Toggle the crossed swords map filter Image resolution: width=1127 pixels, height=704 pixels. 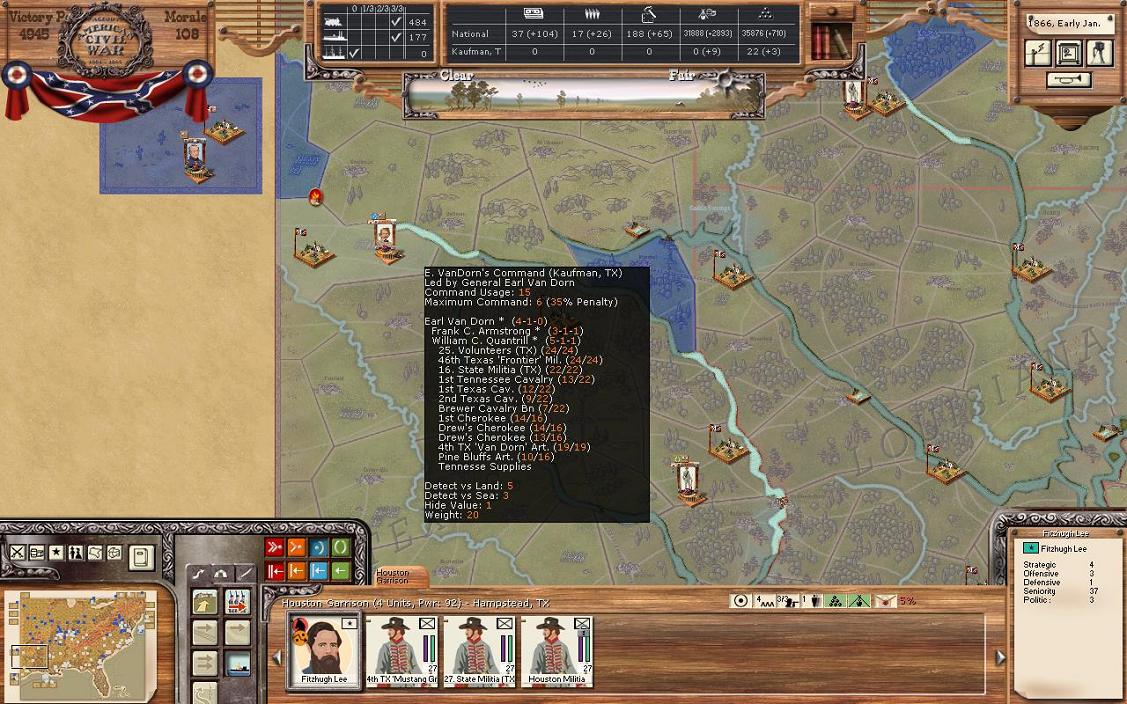click(18, 553)
